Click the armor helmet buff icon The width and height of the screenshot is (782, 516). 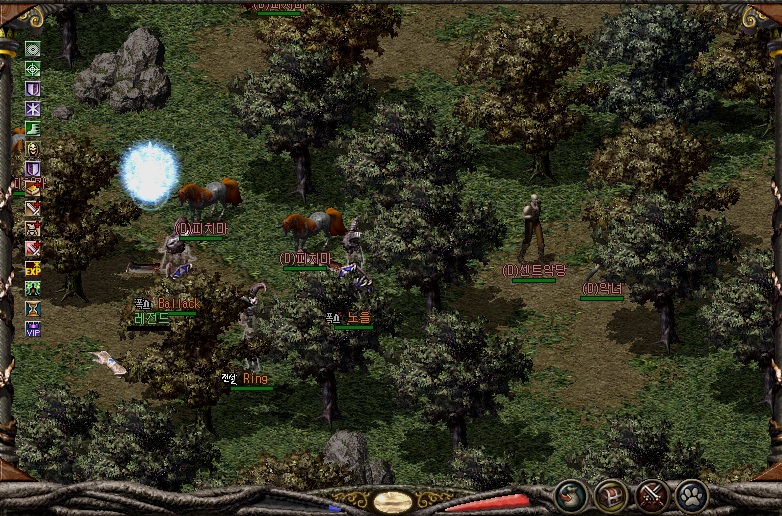coord(33,228)
